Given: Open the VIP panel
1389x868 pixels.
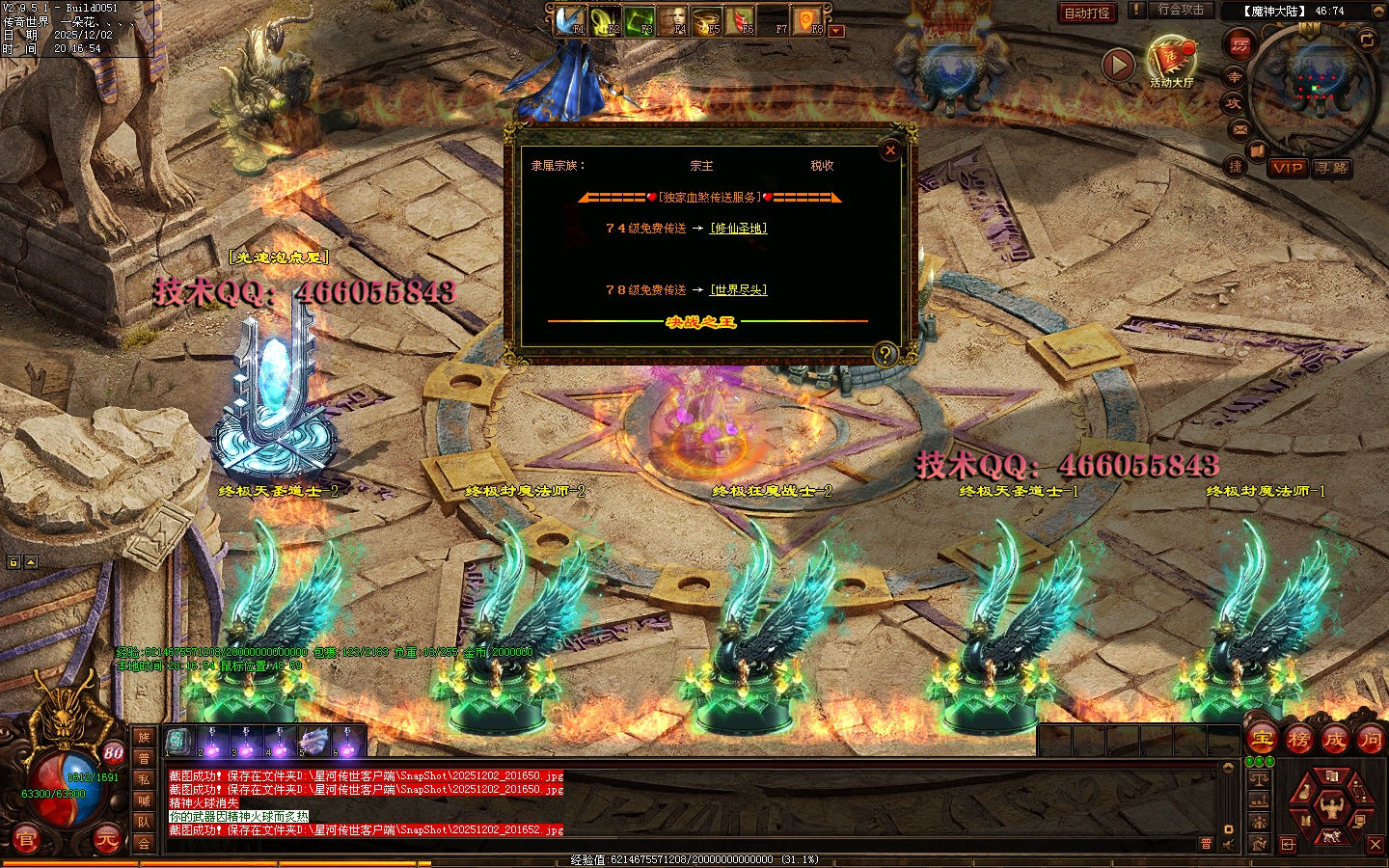Looking at the screenshot, I should tap(1288, 168).
